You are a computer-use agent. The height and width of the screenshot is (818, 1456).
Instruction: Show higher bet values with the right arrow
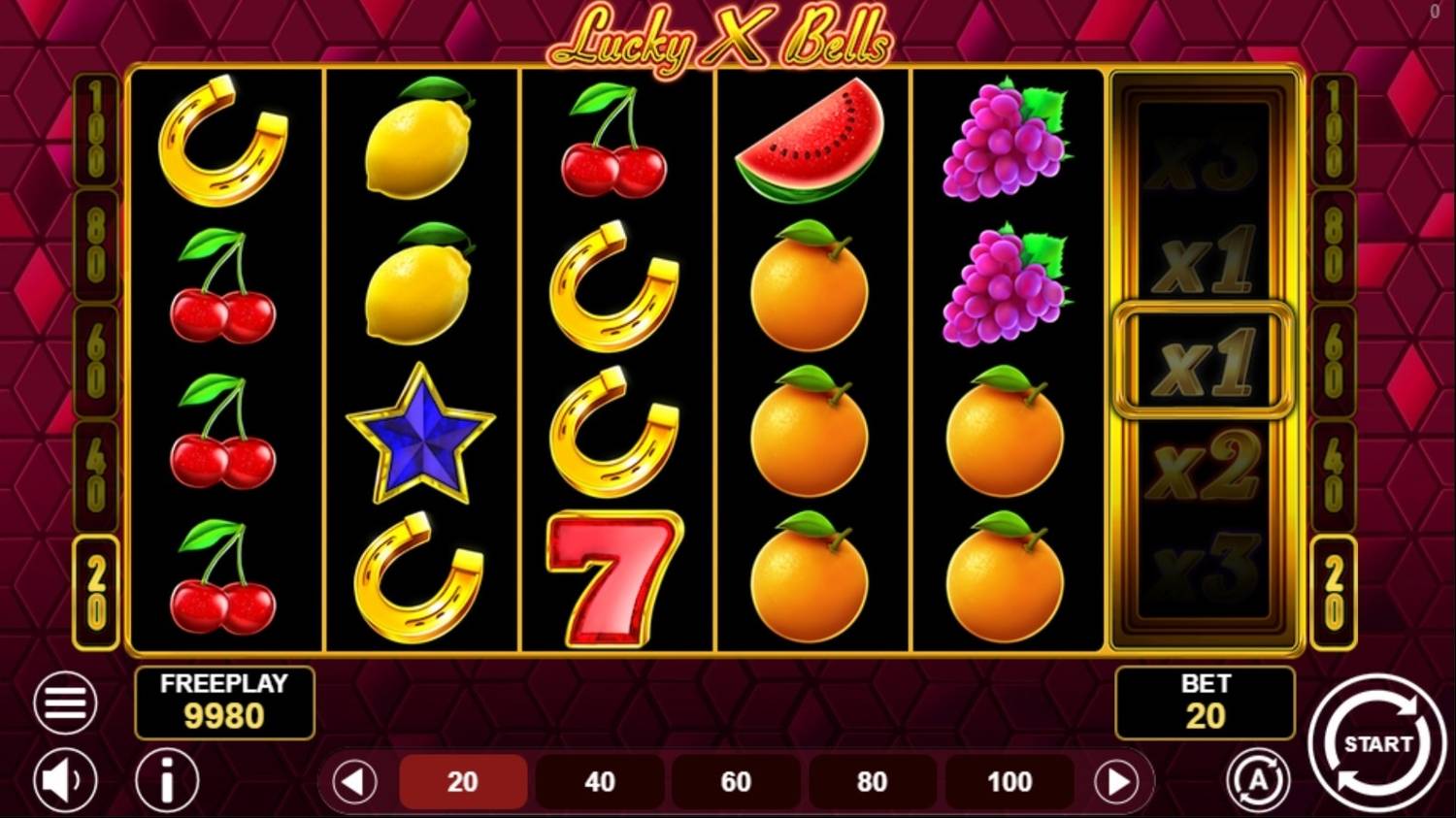(x=1114, y=779)
